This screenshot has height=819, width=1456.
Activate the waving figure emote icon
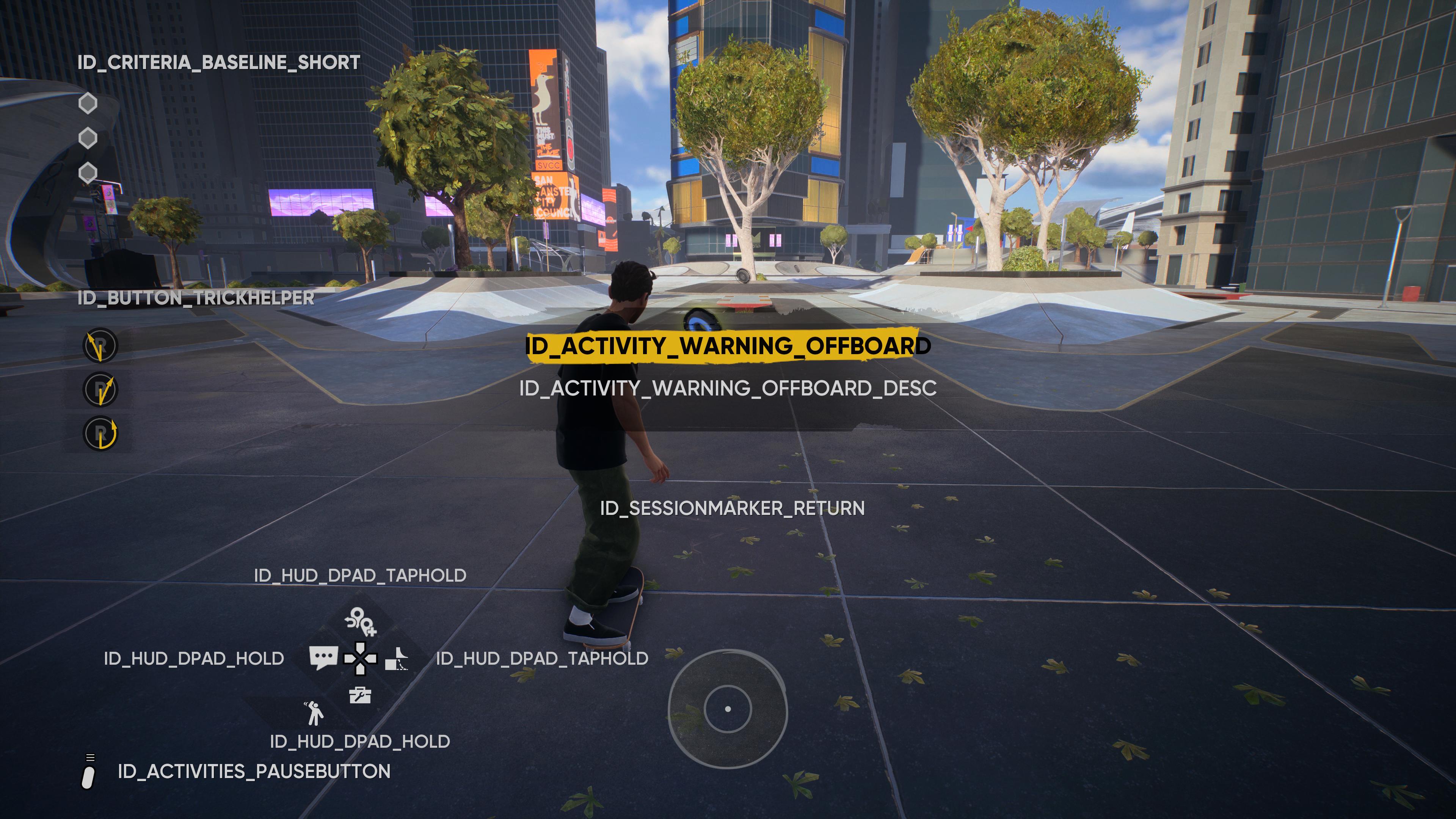click(314, 713)
